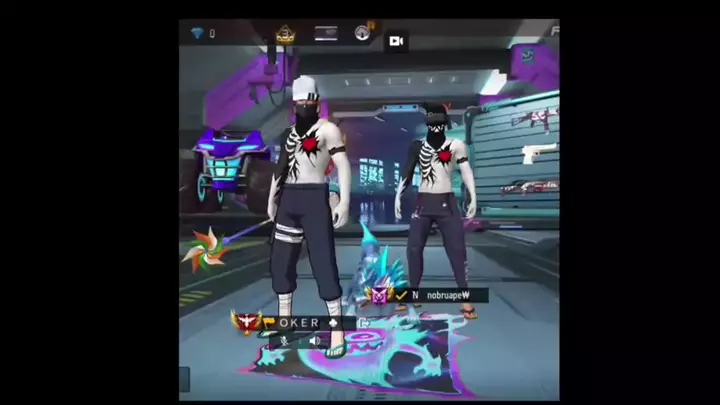Toggle the speaker sound icon
720x405 pixels.
tap(314, 341)
